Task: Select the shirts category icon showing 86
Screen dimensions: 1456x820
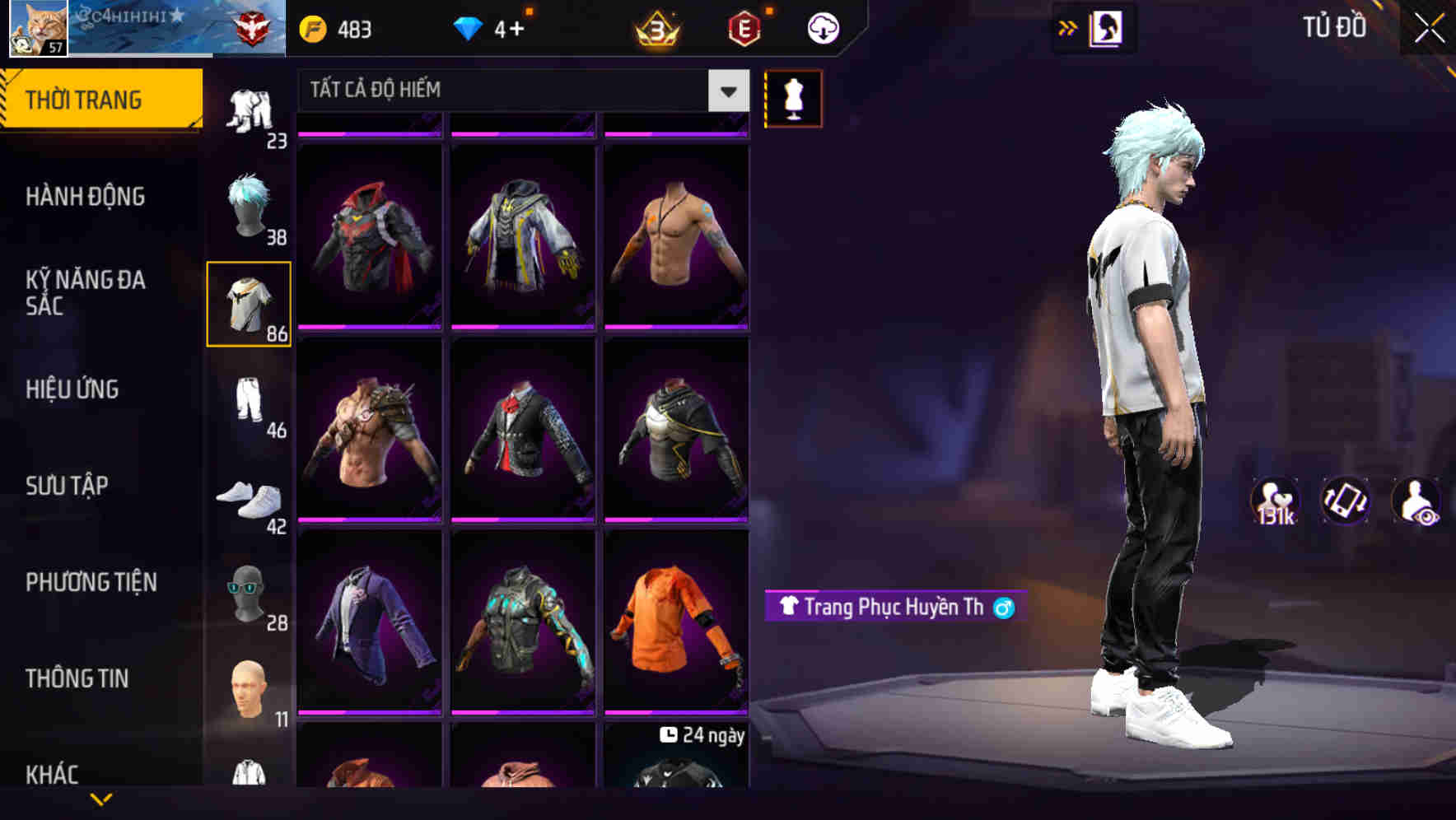Action: 249,305
